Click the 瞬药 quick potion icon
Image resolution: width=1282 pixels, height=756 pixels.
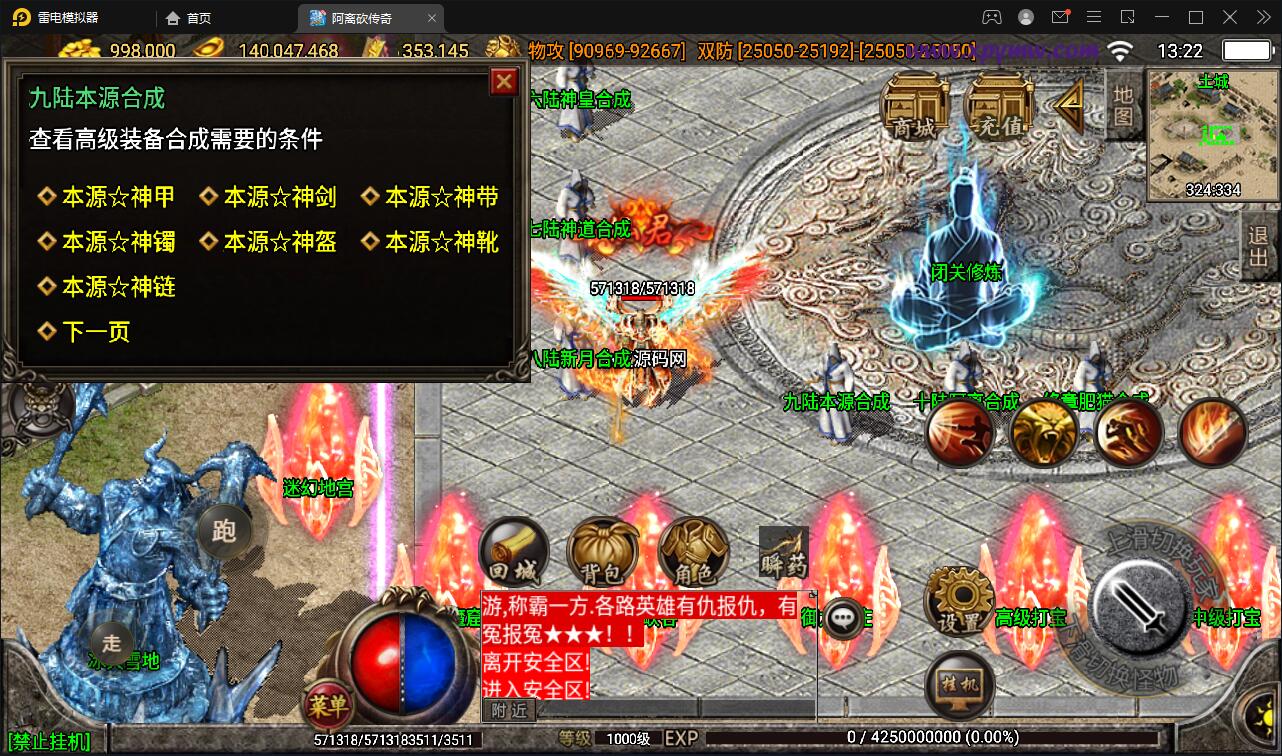pos(783,551)
